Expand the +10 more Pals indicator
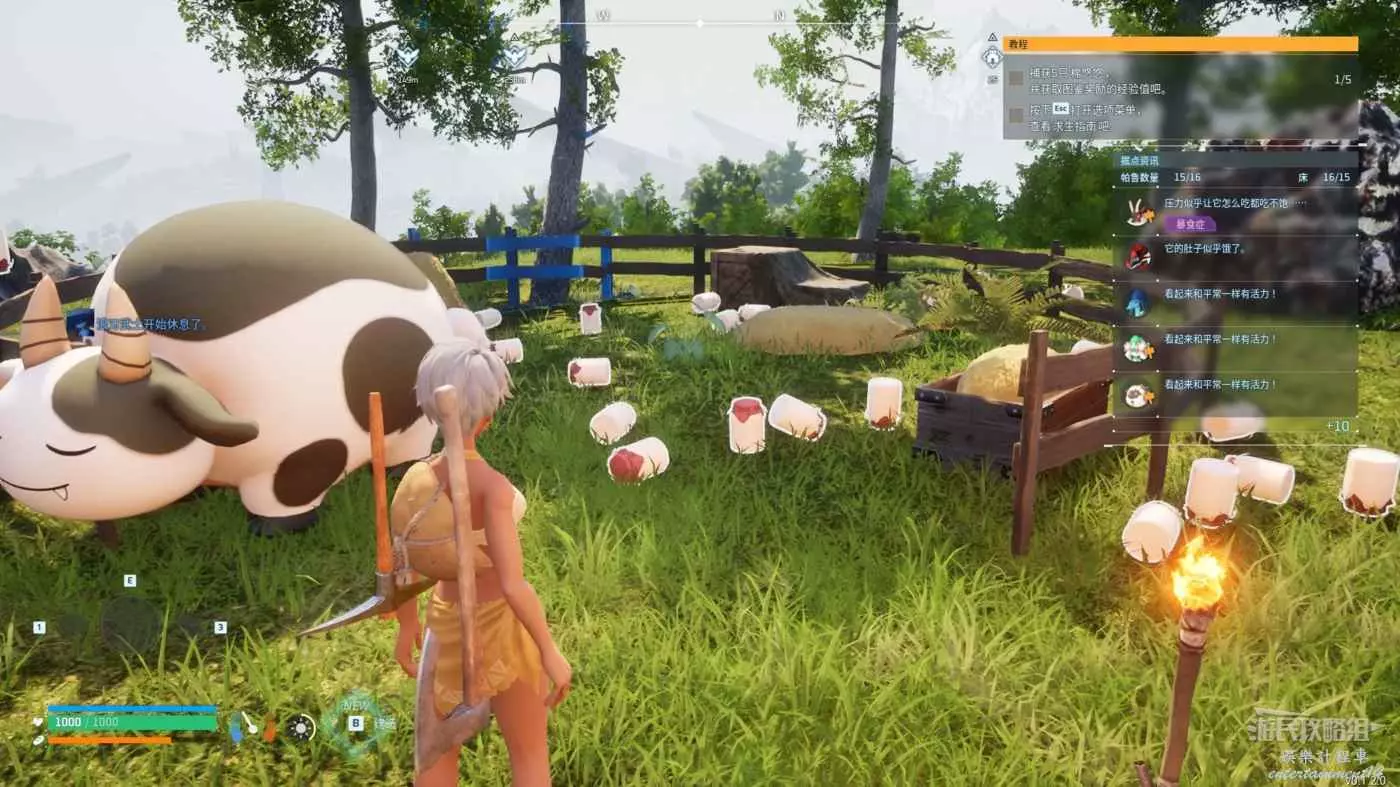This screenshot has height=787, width=1400. tap(1337, 427)
